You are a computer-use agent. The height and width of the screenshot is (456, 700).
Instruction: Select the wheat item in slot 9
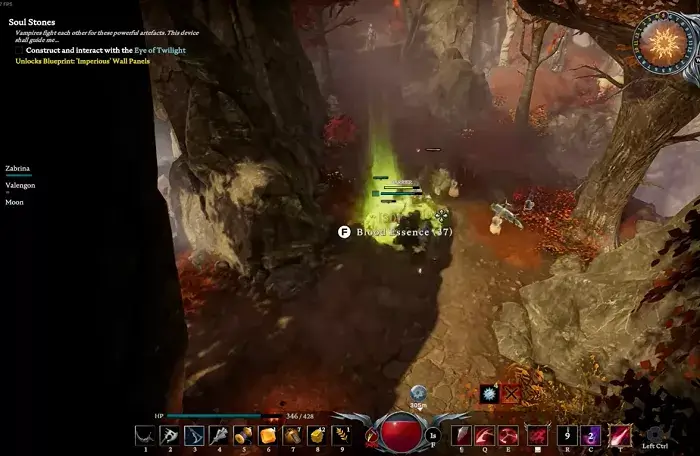coord(341,435)
